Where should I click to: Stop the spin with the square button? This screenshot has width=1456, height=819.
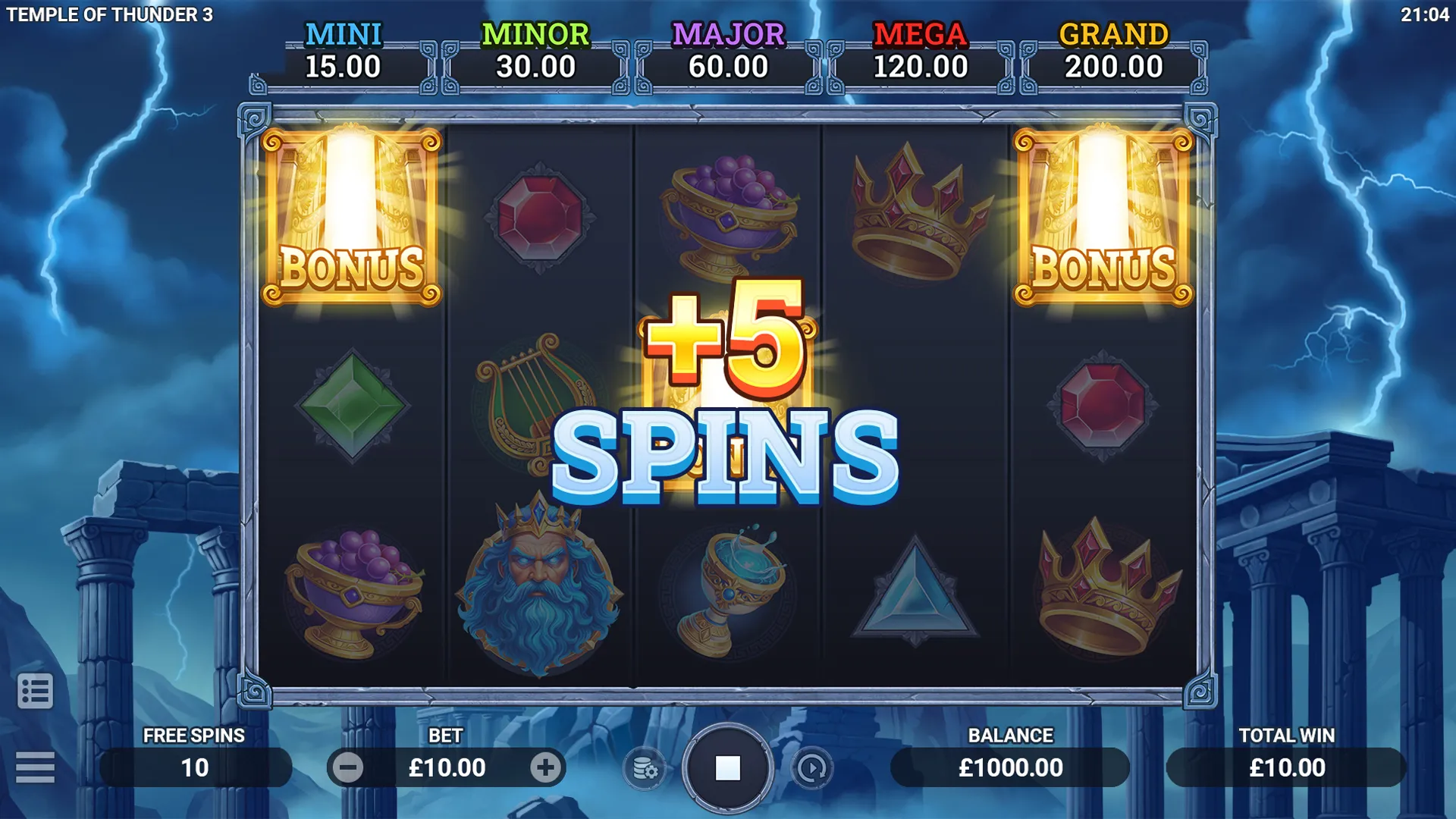727,768
